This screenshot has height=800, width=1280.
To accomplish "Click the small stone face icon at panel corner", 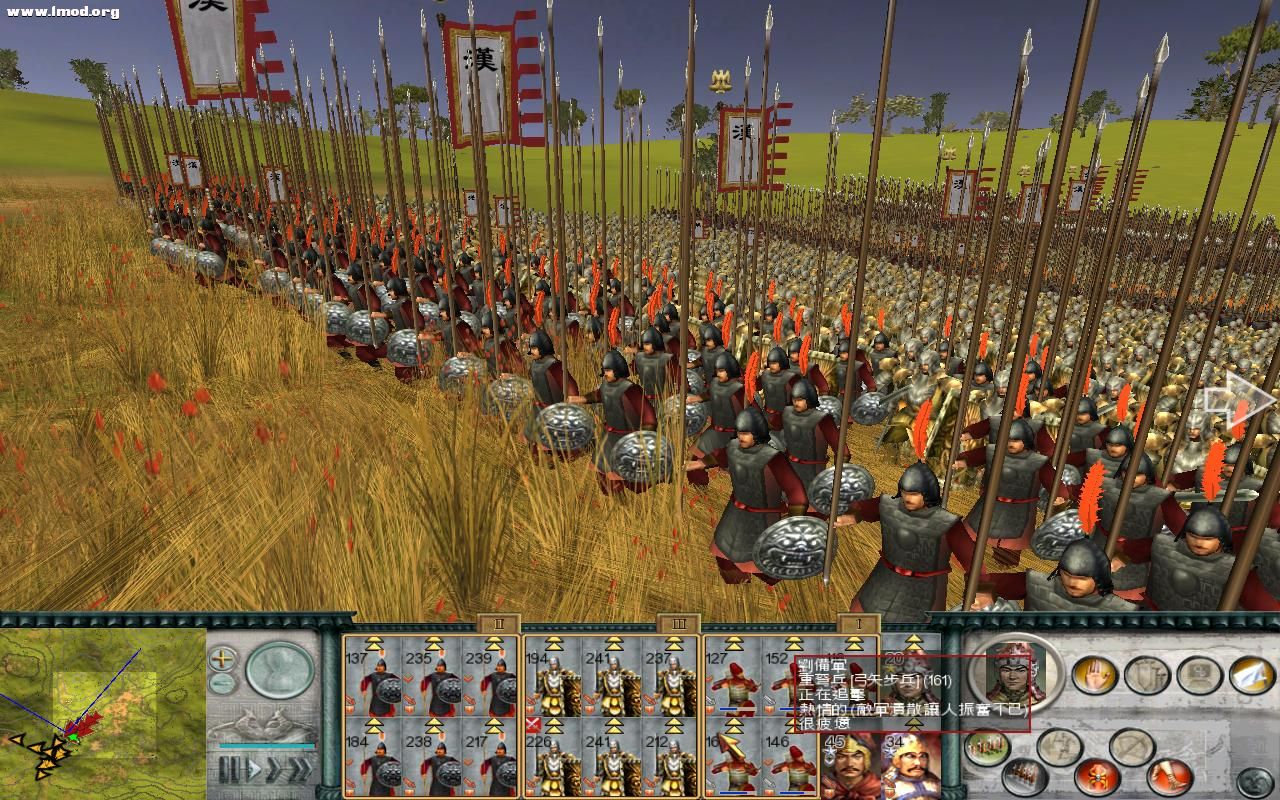I will (x=1255, y=780).
